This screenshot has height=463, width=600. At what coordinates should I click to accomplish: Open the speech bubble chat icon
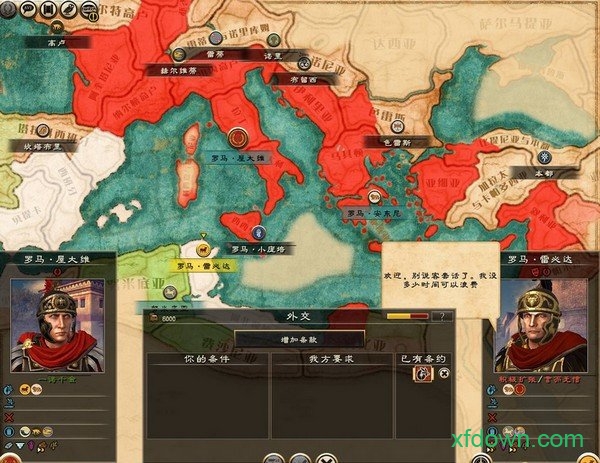pos(26,9)
